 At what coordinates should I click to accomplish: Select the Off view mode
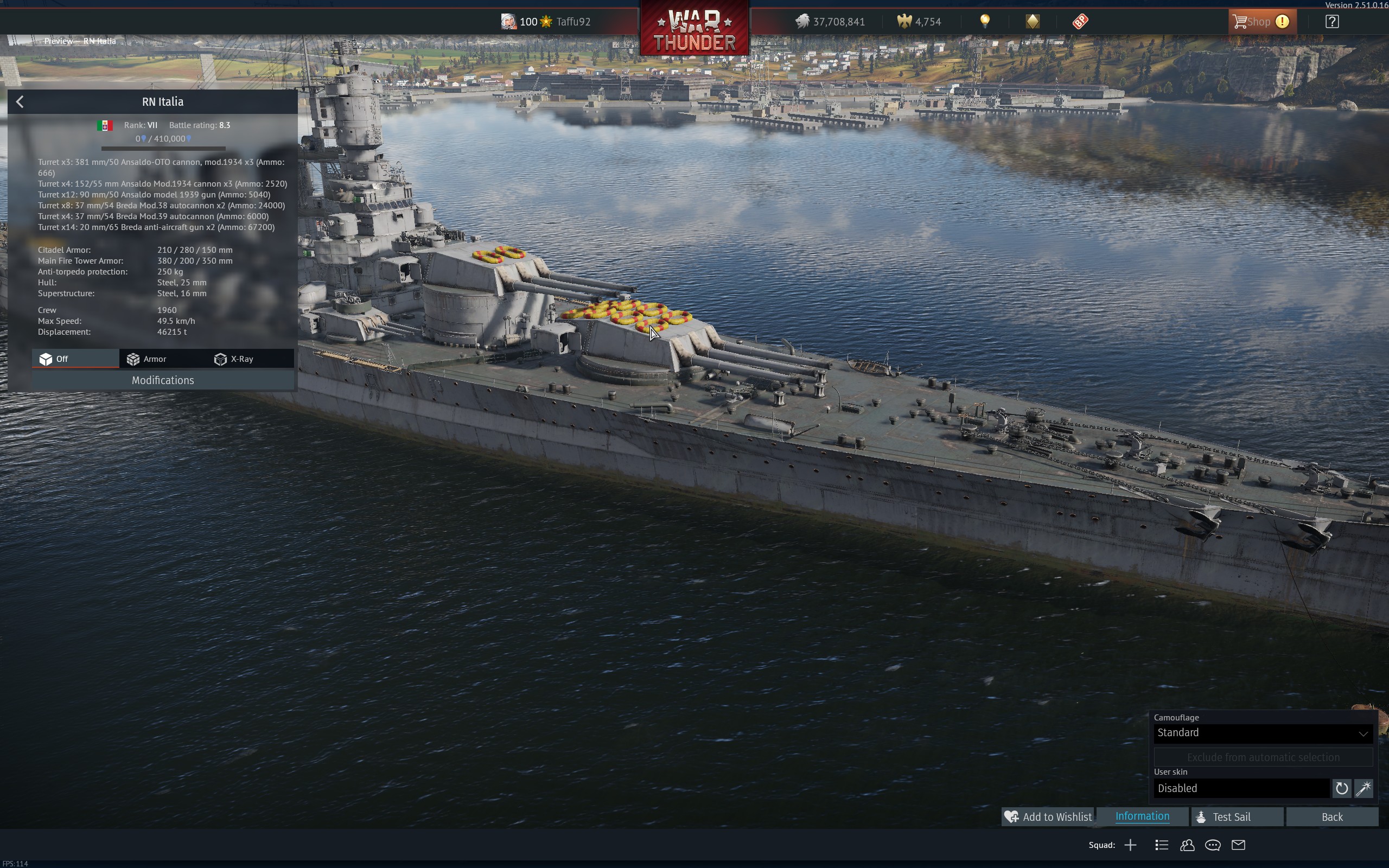pyautogui.click(x=54, y=359)
